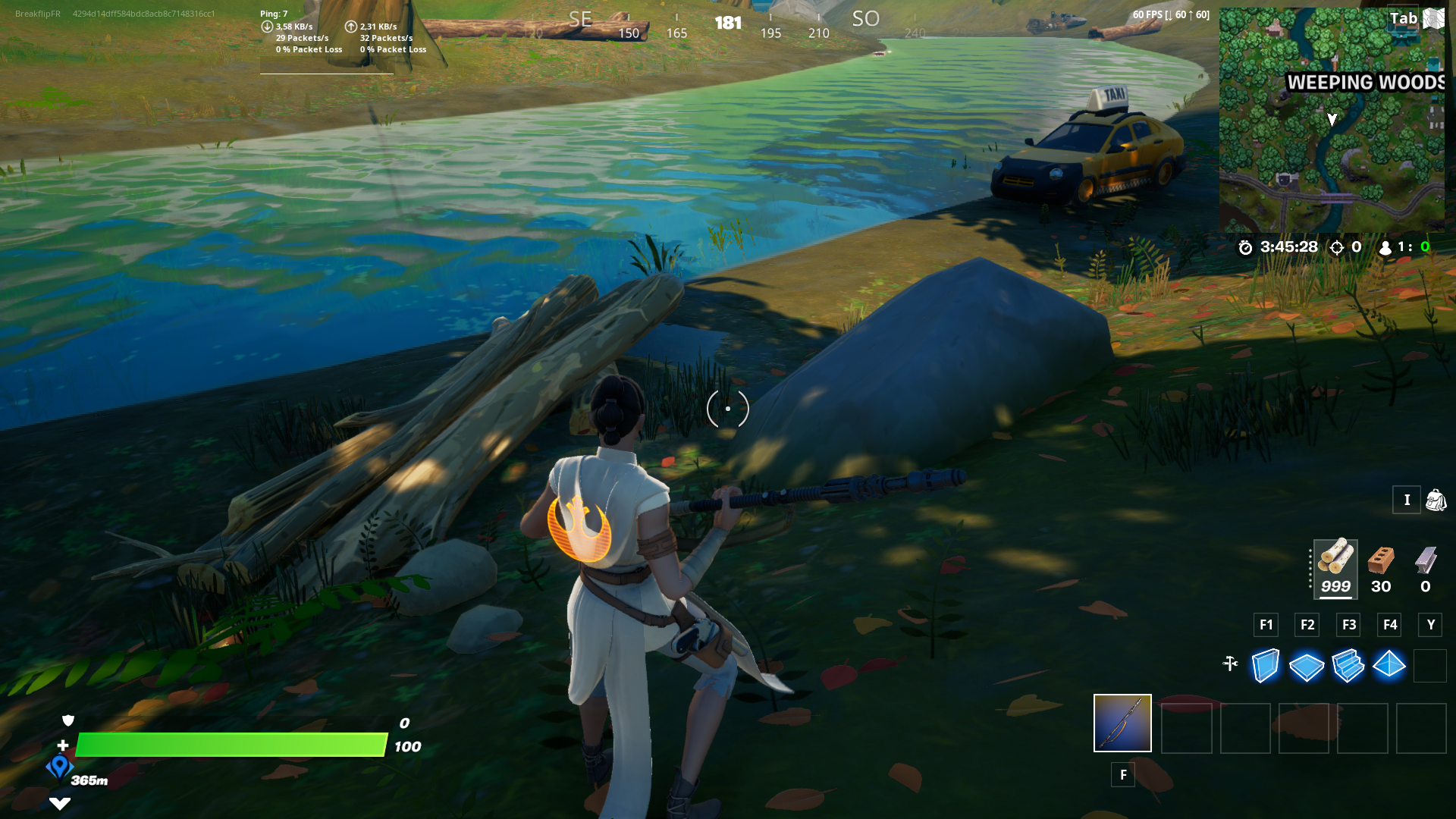Open inventory via the I label

1407,500
